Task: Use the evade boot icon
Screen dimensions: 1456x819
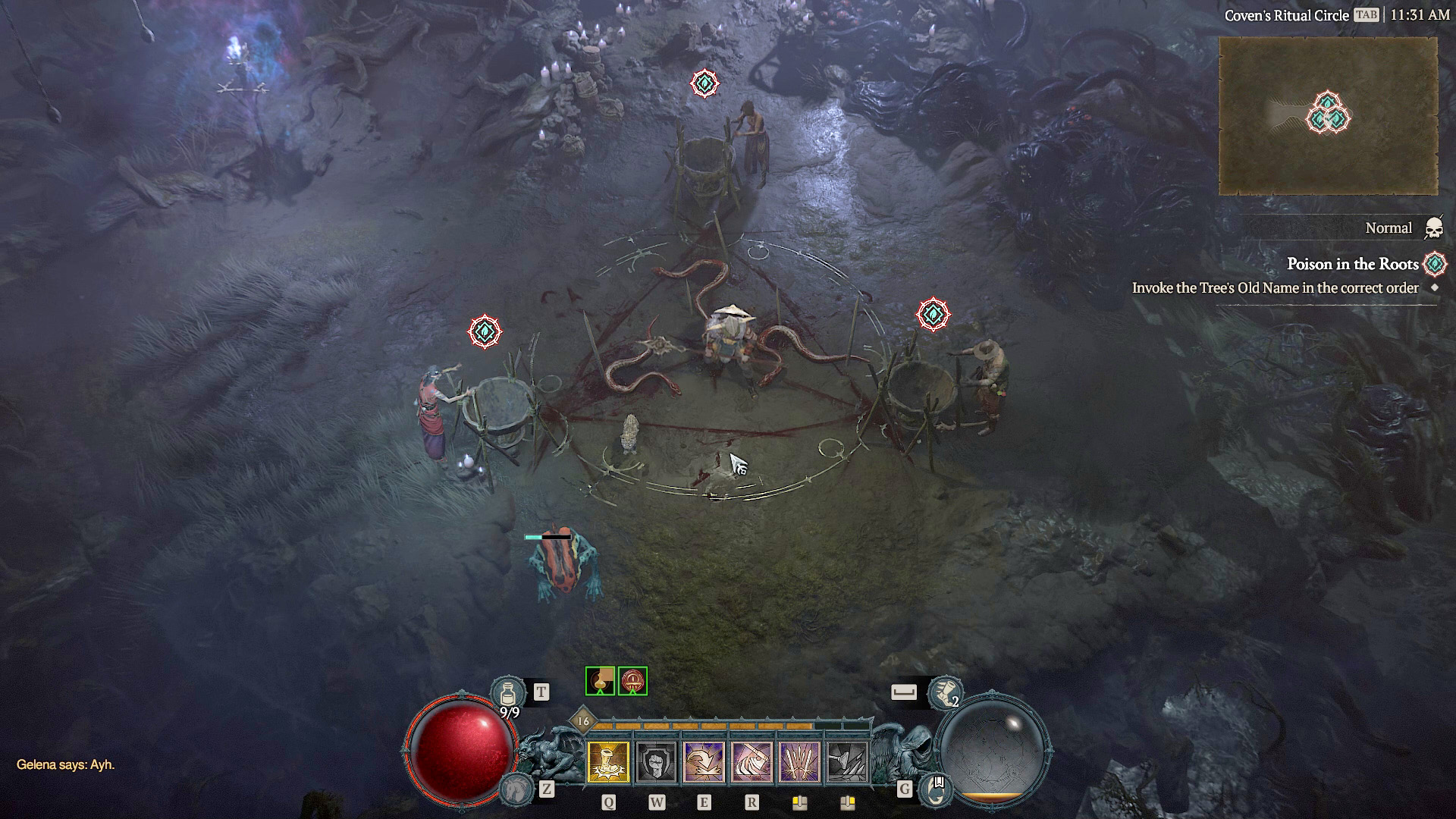Action: 945,692
